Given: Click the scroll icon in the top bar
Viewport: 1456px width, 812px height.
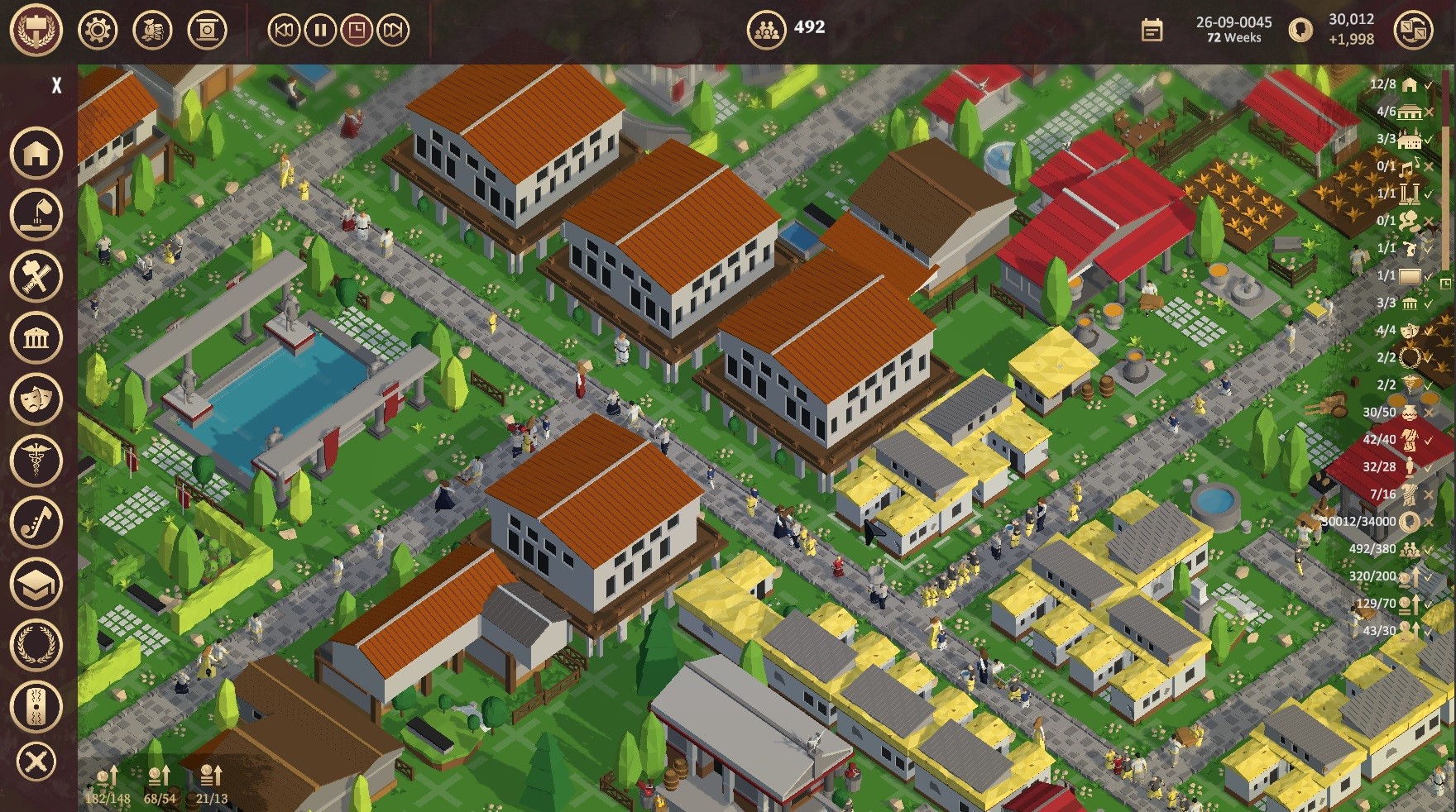Looking at the screenshot, I should point(207,31).
